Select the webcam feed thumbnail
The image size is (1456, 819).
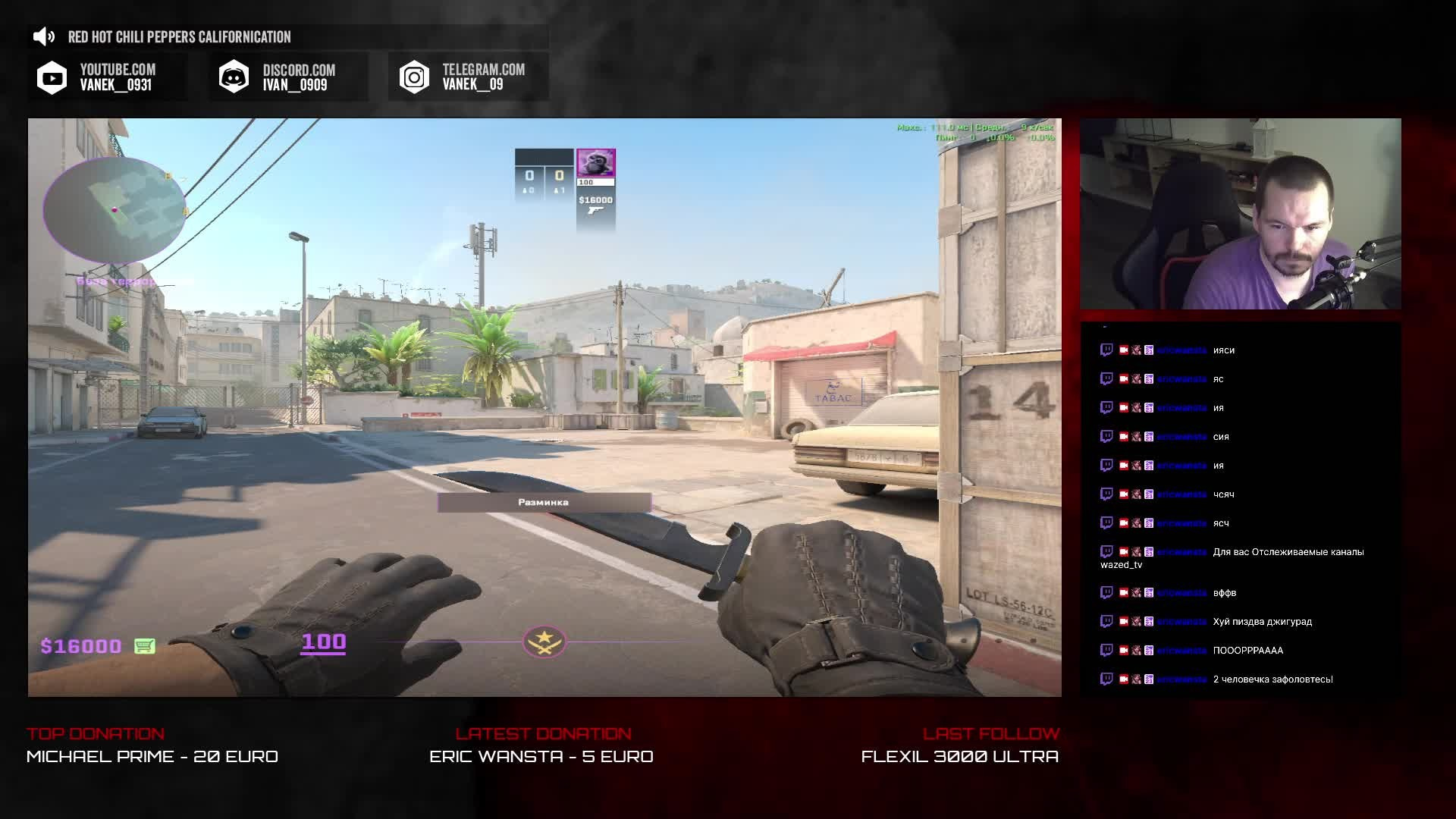[x=1240, y=214]
